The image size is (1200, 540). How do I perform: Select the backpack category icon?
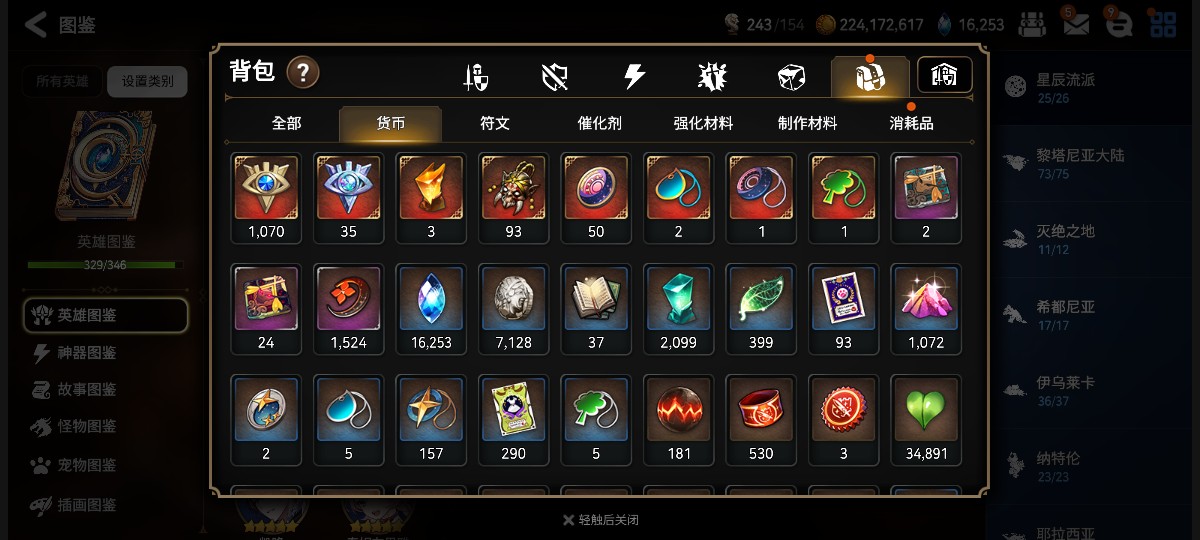(x=869, y=76)
